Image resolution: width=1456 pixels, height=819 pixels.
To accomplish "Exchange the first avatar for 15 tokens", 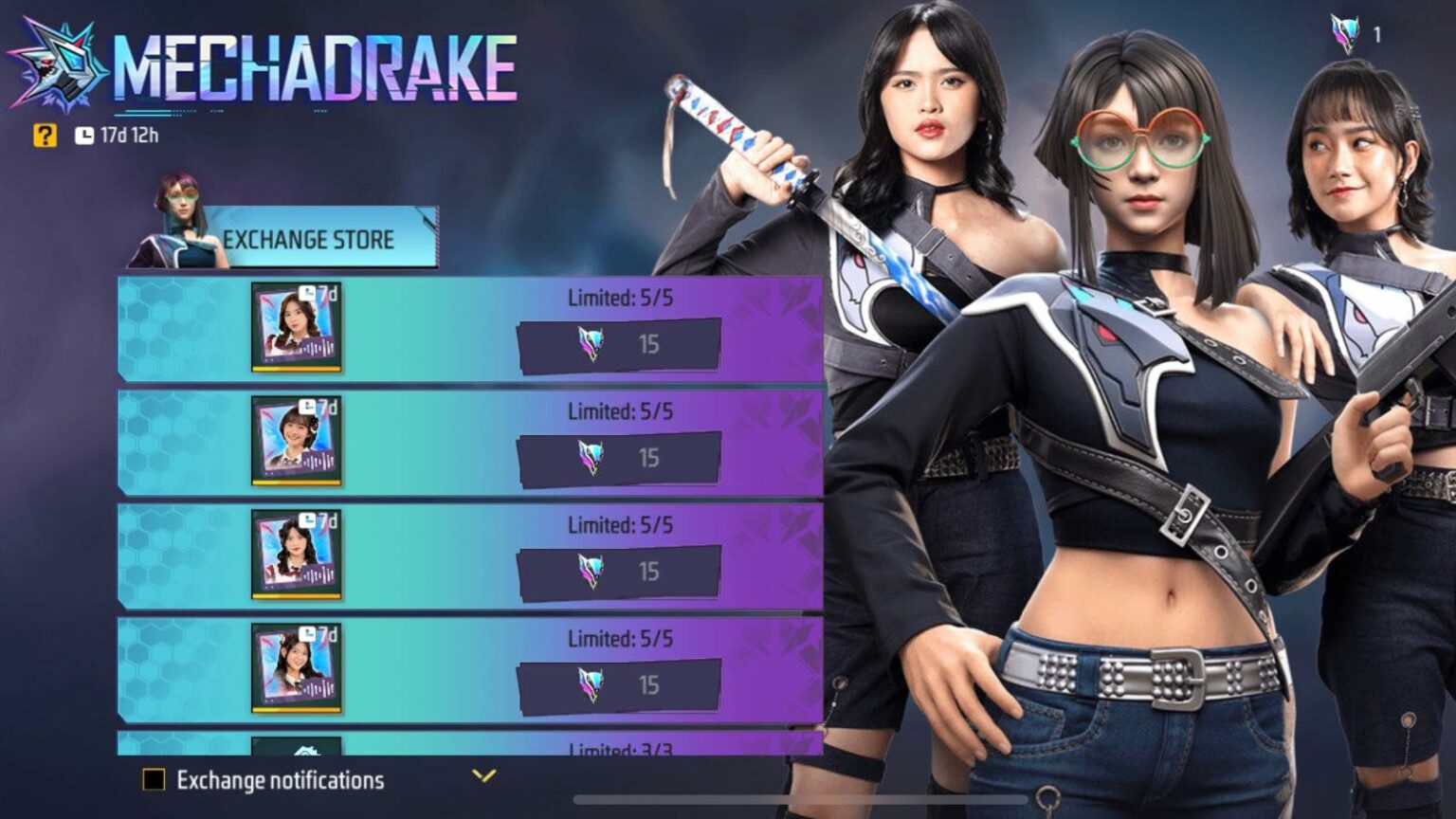I will click(x=616, y=344).
